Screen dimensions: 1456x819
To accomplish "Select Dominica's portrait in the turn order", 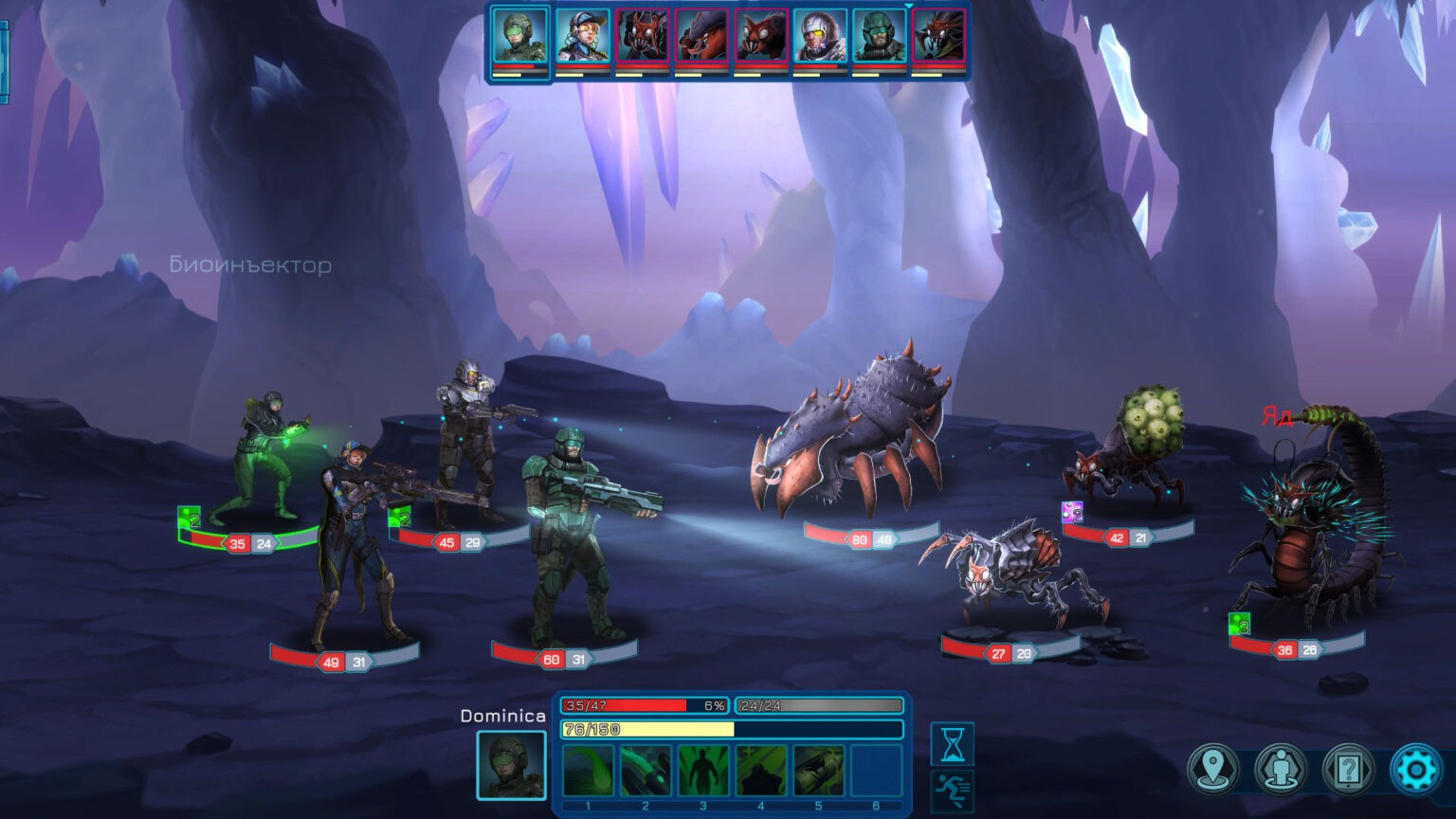I will click(x=520, y=37).
